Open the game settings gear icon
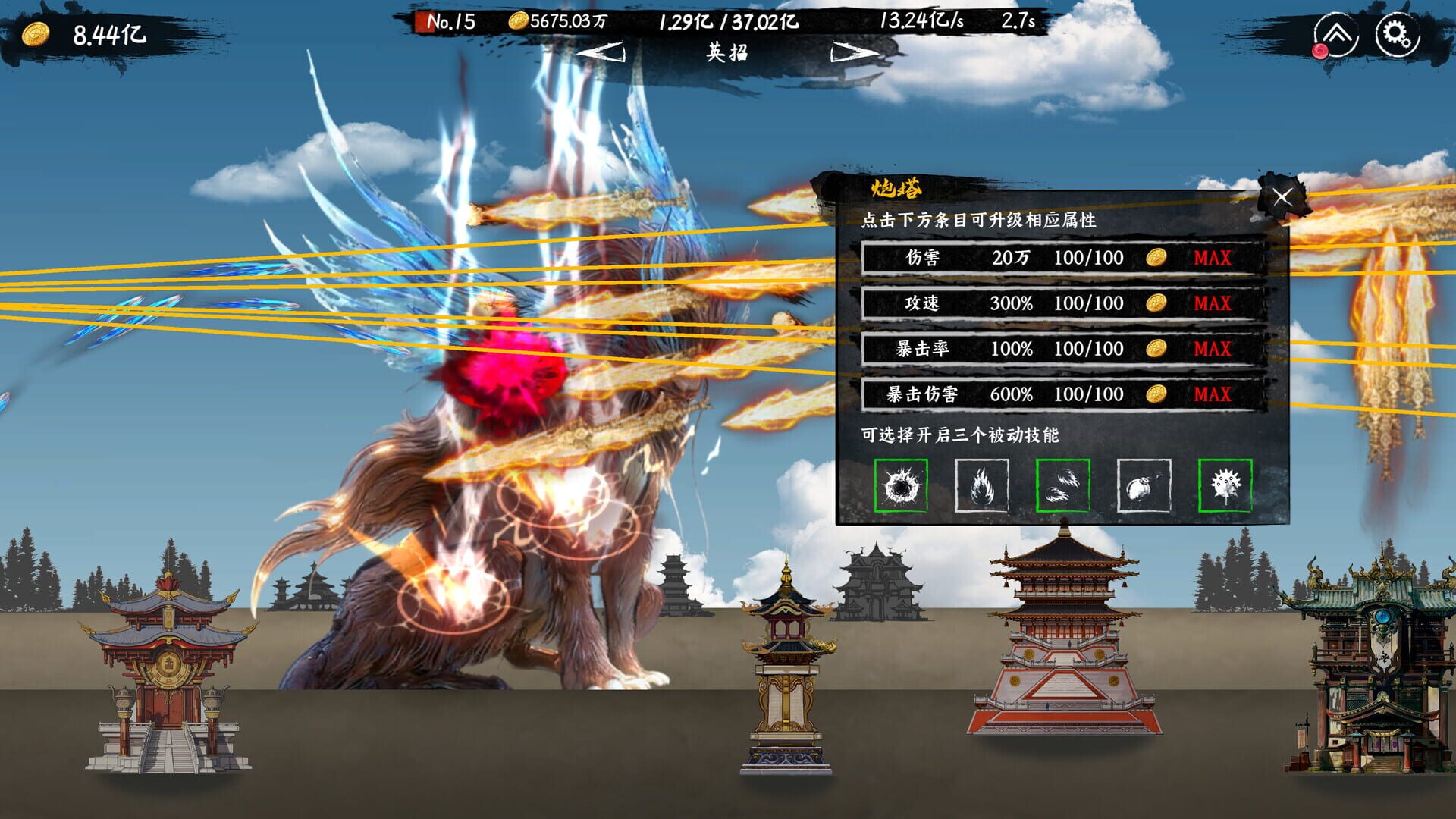This screenshot has height=819, width=1456. (1399, 33)
